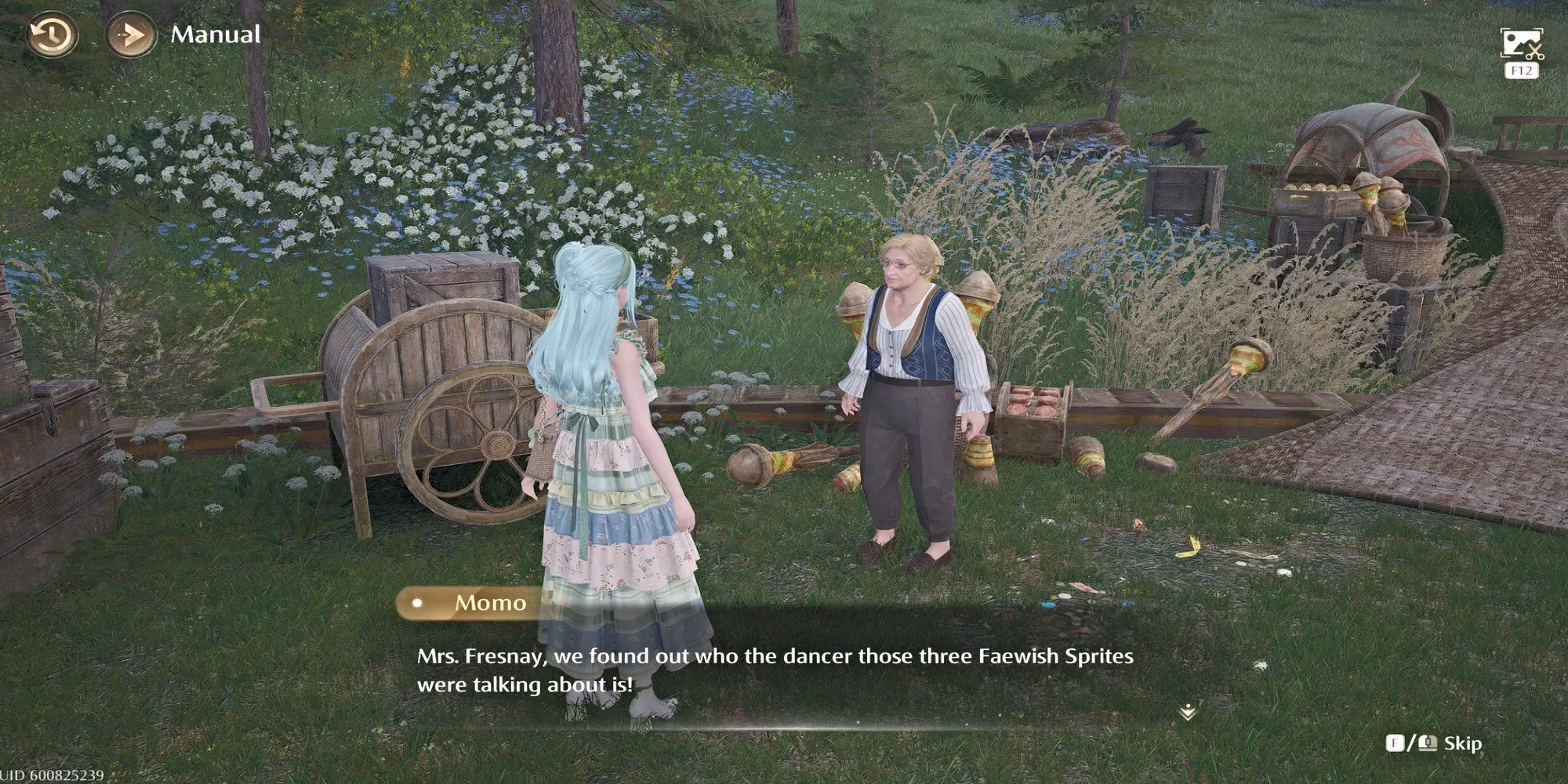
Task: Toggle Manual dialogue auto-play mode
Action: pyautogui.click(x=130, y=35)
